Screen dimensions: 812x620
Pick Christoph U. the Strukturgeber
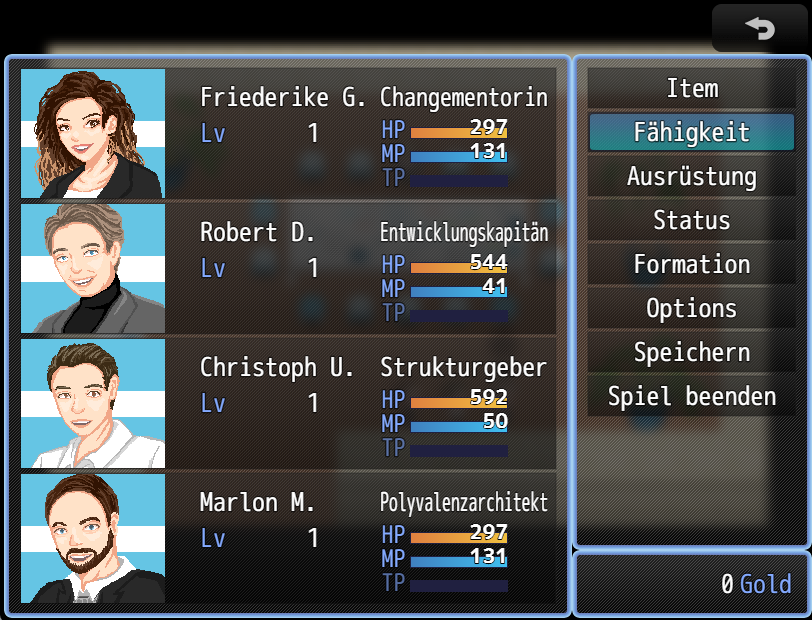(x=288, y=403)
